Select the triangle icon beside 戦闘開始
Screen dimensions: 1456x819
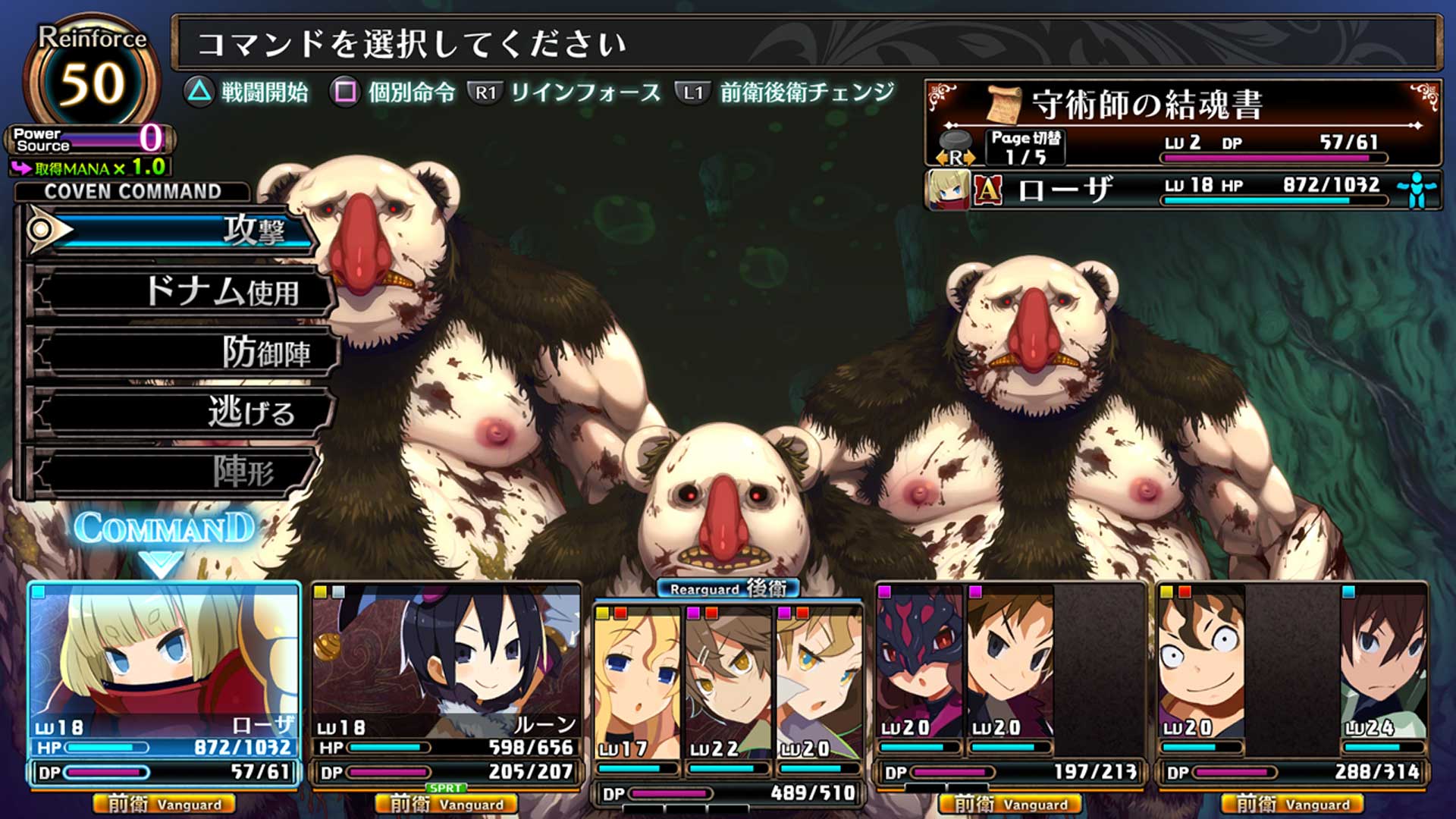tap(201, 93)
